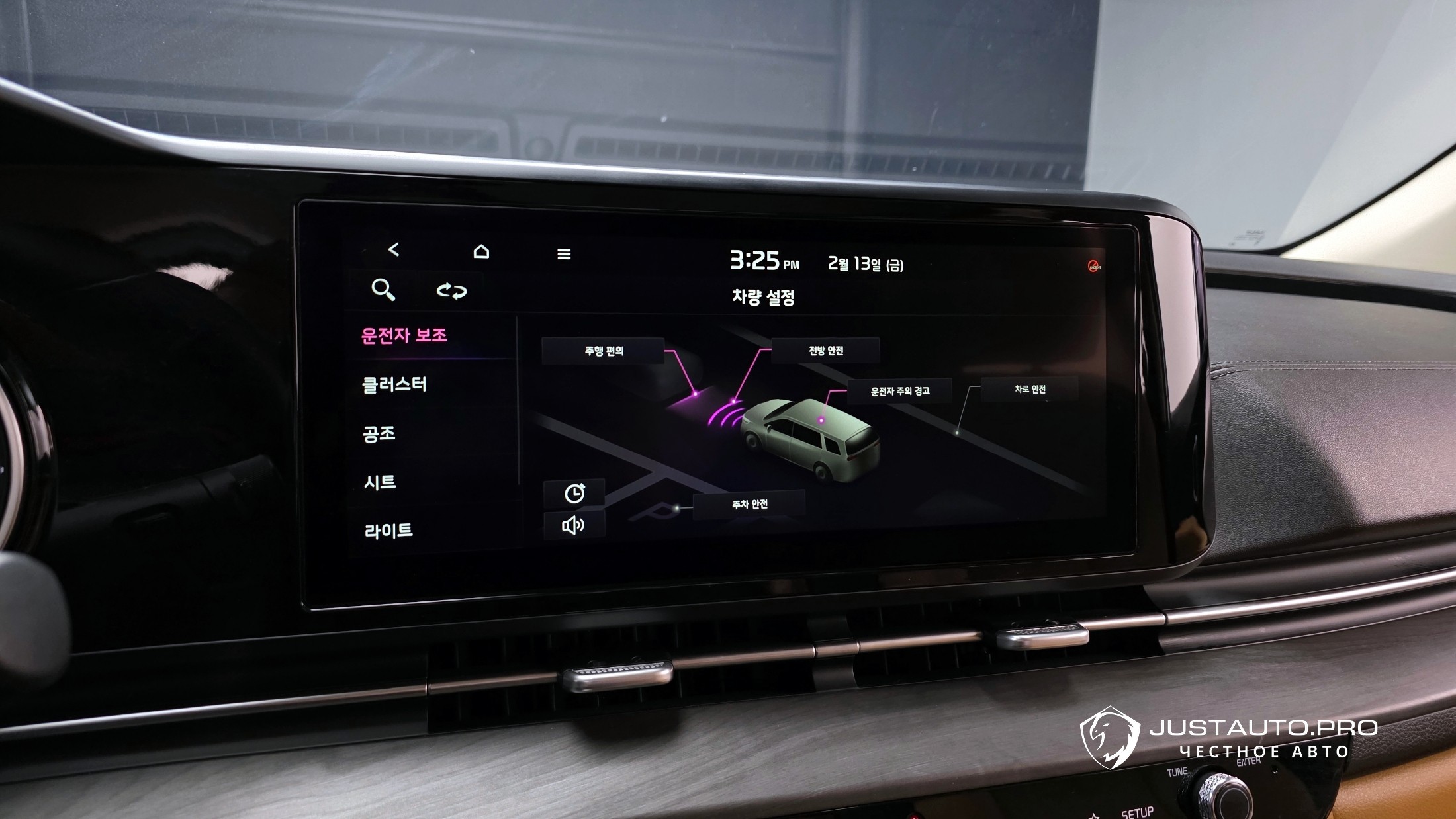Open 주행 편의 driving convenience
Screen dimensions: 1456x819
click(x=604, y=351)
